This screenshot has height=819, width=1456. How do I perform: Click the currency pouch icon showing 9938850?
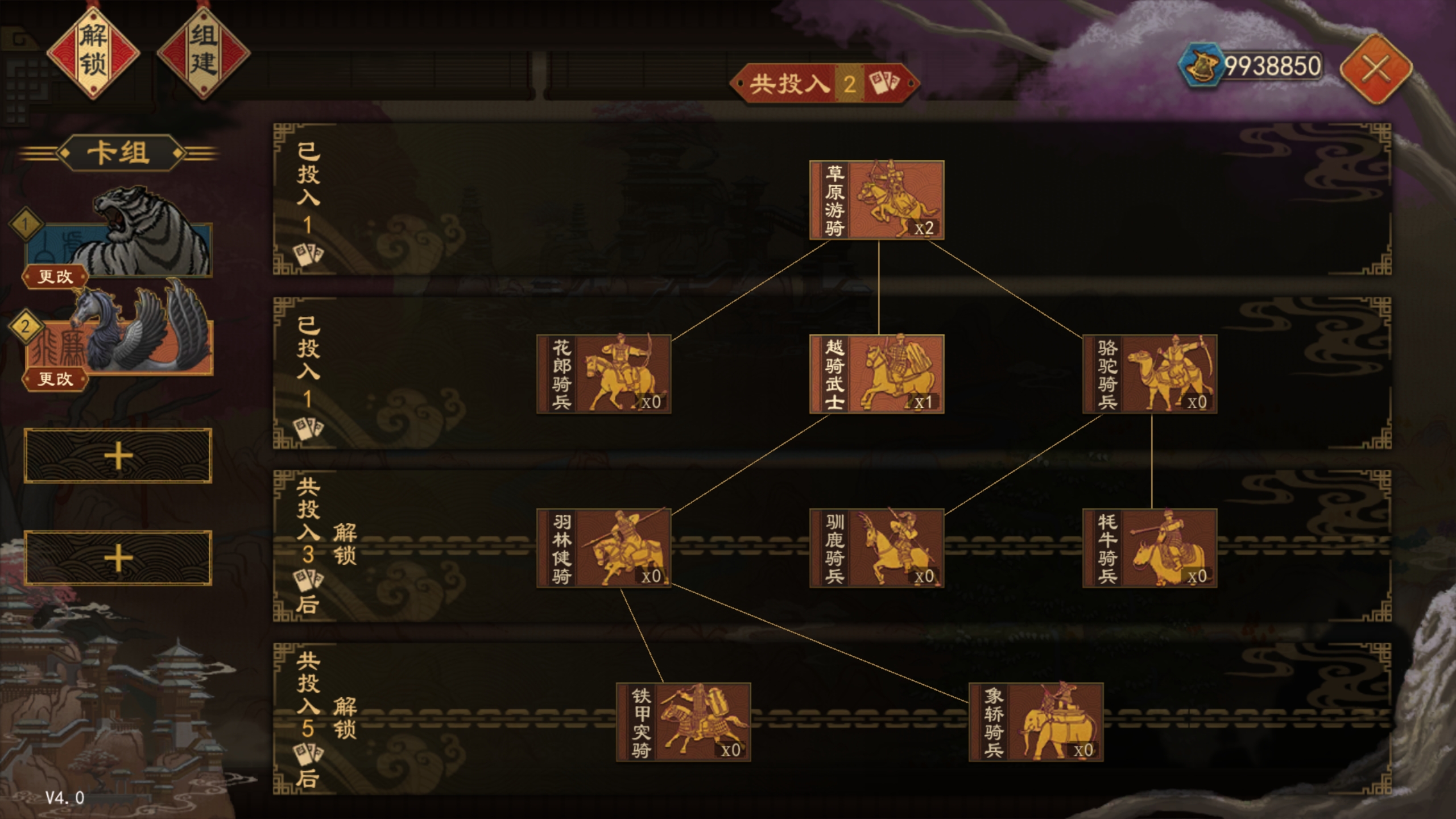click(x=1211, y=65)
